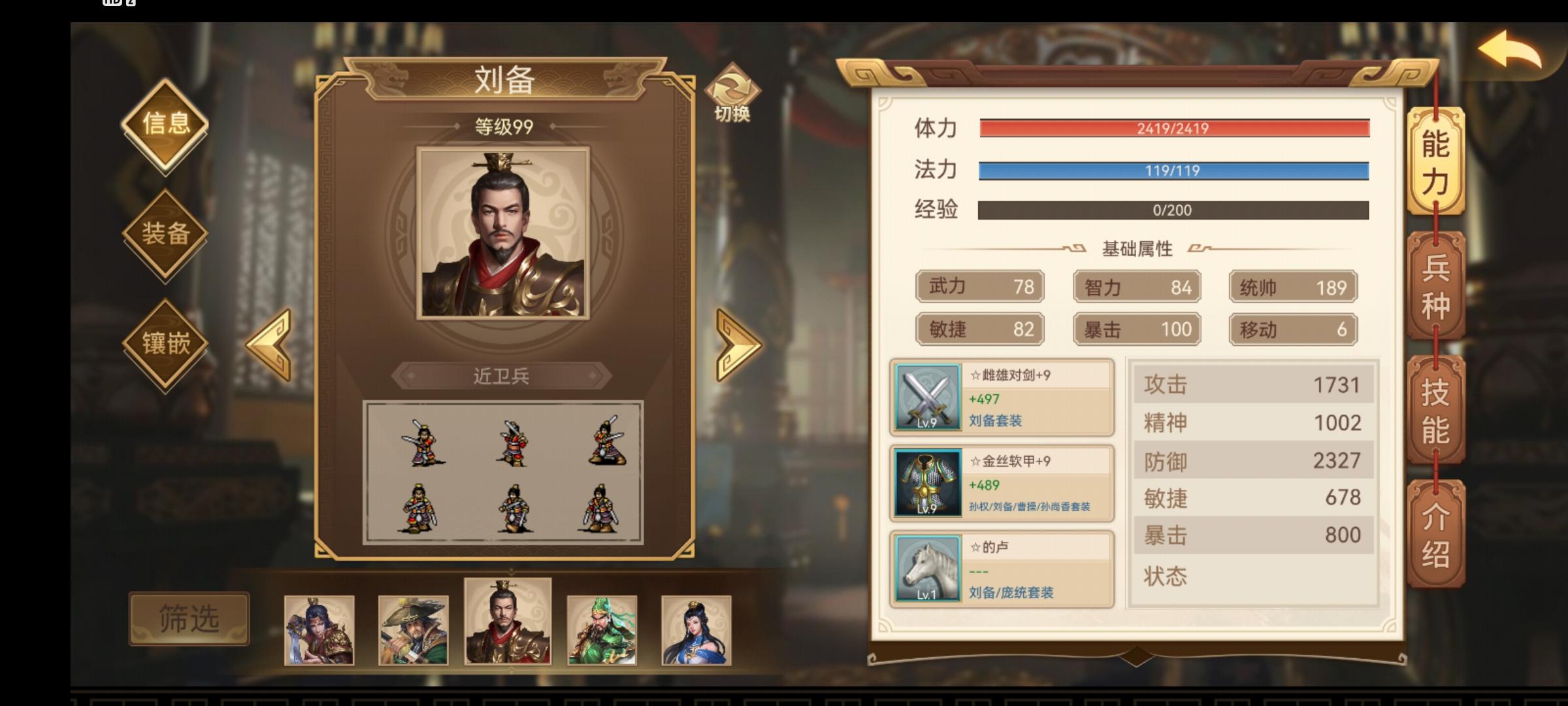
Task: Switch to the 装备 equipment tab
Action: [165, 233]
